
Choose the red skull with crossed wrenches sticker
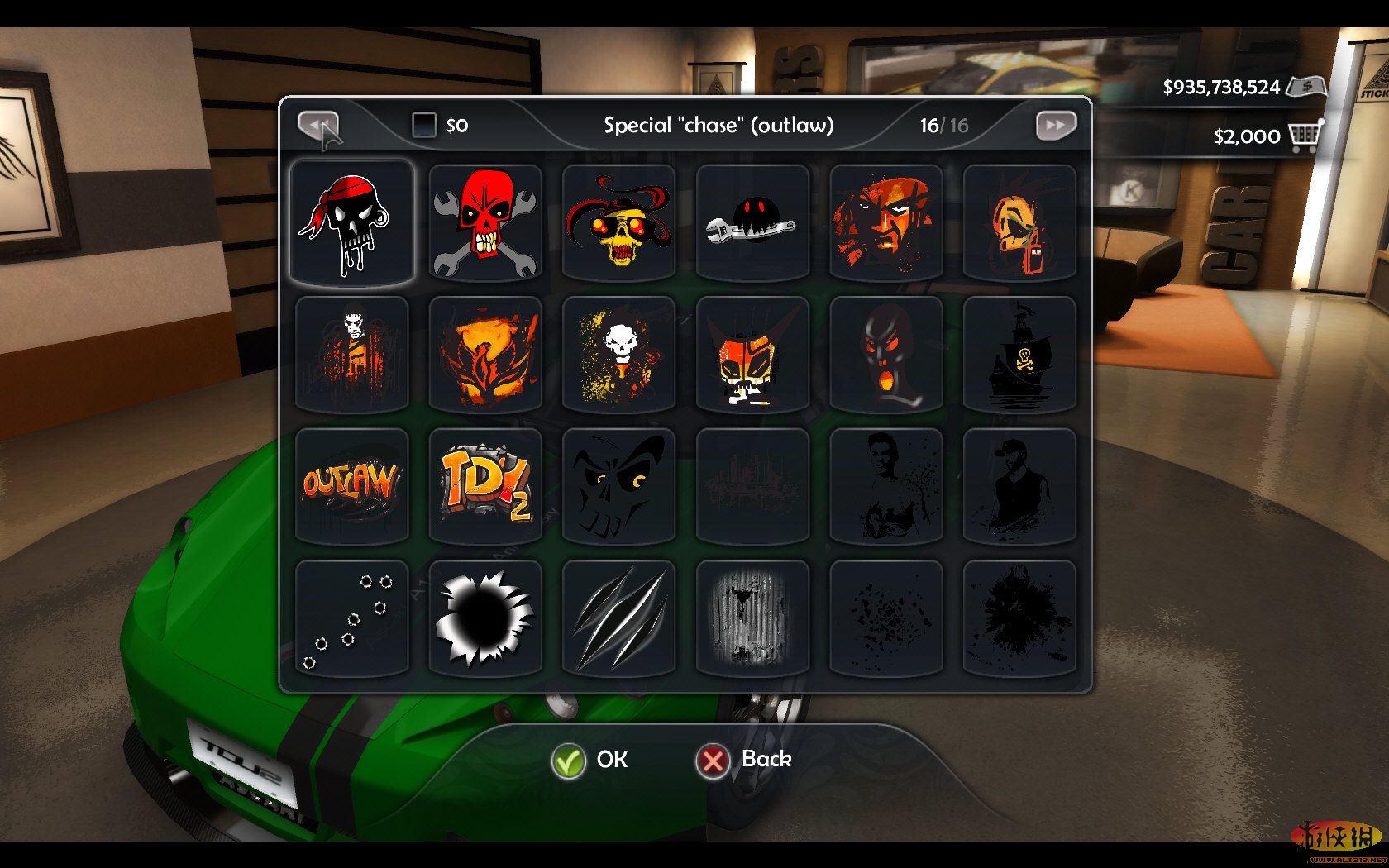[485, 222]
